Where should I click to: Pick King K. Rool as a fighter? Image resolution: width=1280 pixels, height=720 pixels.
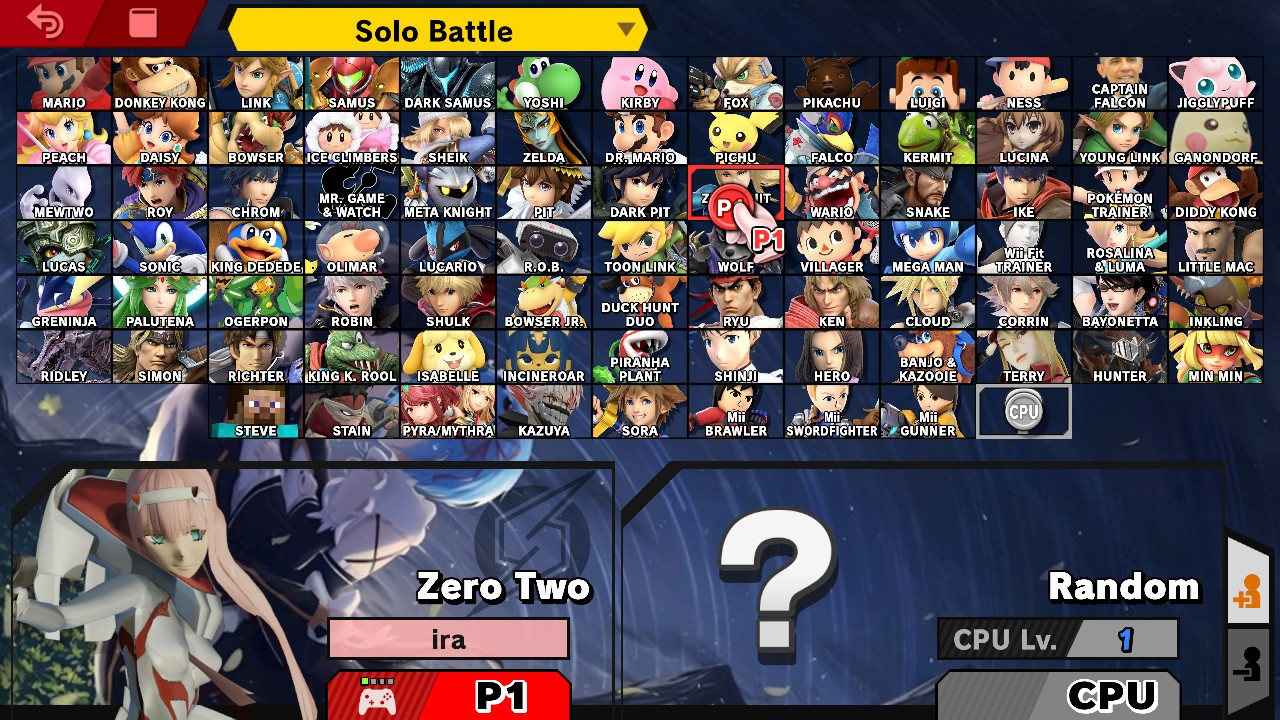(351, 357)
